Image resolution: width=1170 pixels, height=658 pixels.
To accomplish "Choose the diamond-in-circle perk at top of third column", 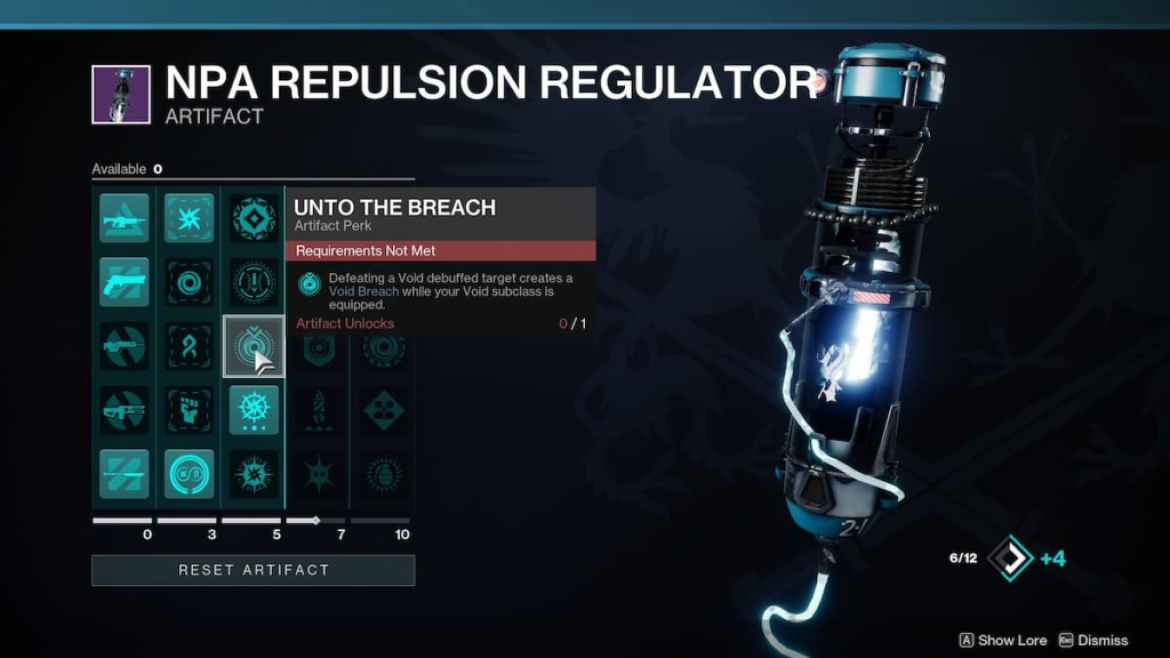I will (x=253, y=218).
